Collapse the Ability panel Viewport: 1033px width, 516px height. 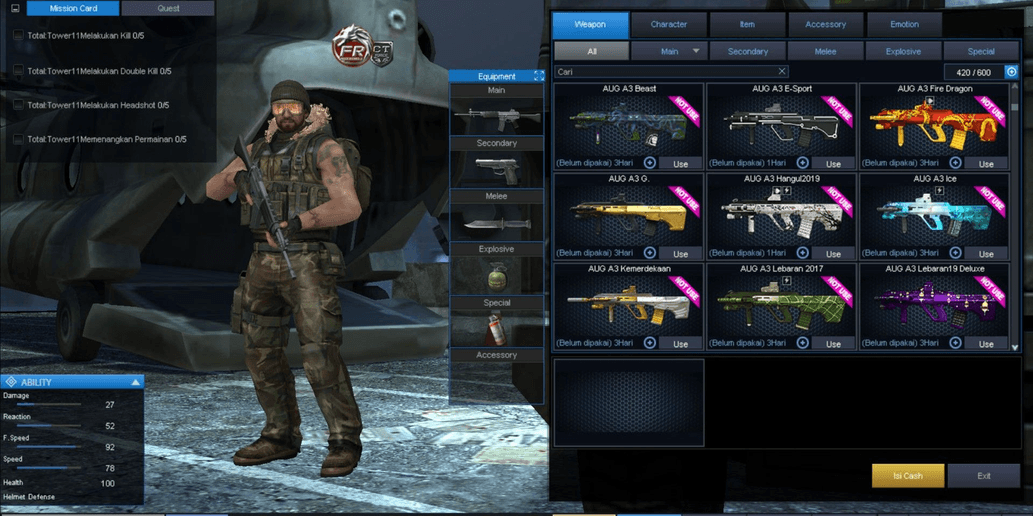point(136,382)
